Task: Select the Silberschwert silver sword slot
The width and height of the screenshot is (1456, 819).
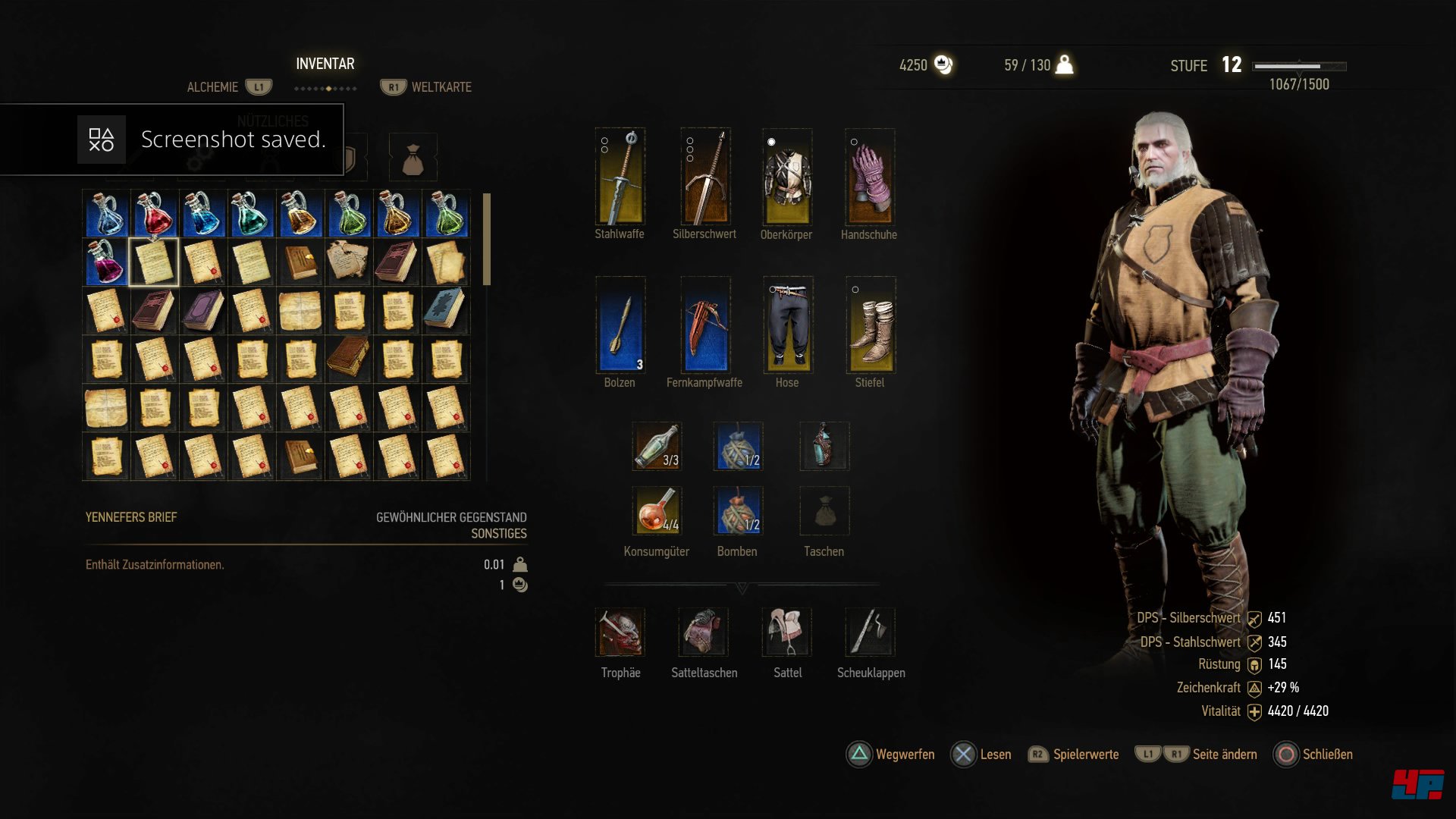Action: point(705,177)
